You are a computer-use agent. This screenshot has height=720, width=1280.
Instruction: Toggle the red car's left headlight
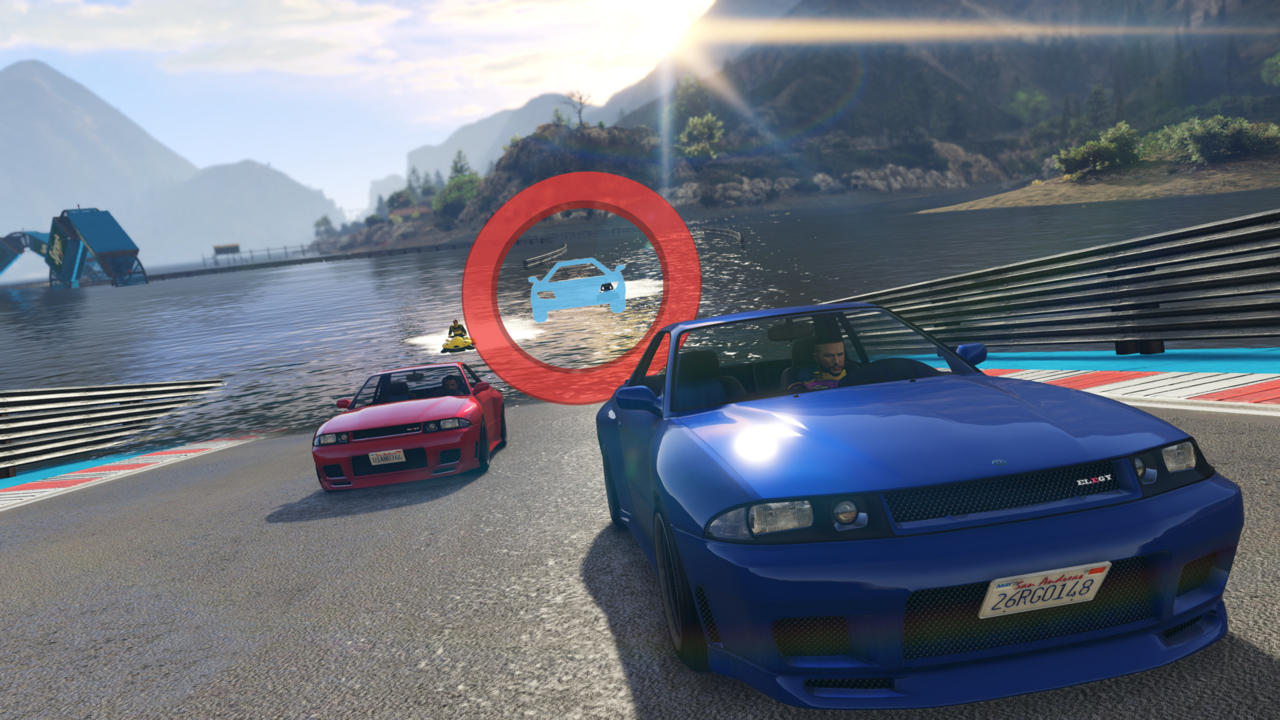(x=330, y=438)
